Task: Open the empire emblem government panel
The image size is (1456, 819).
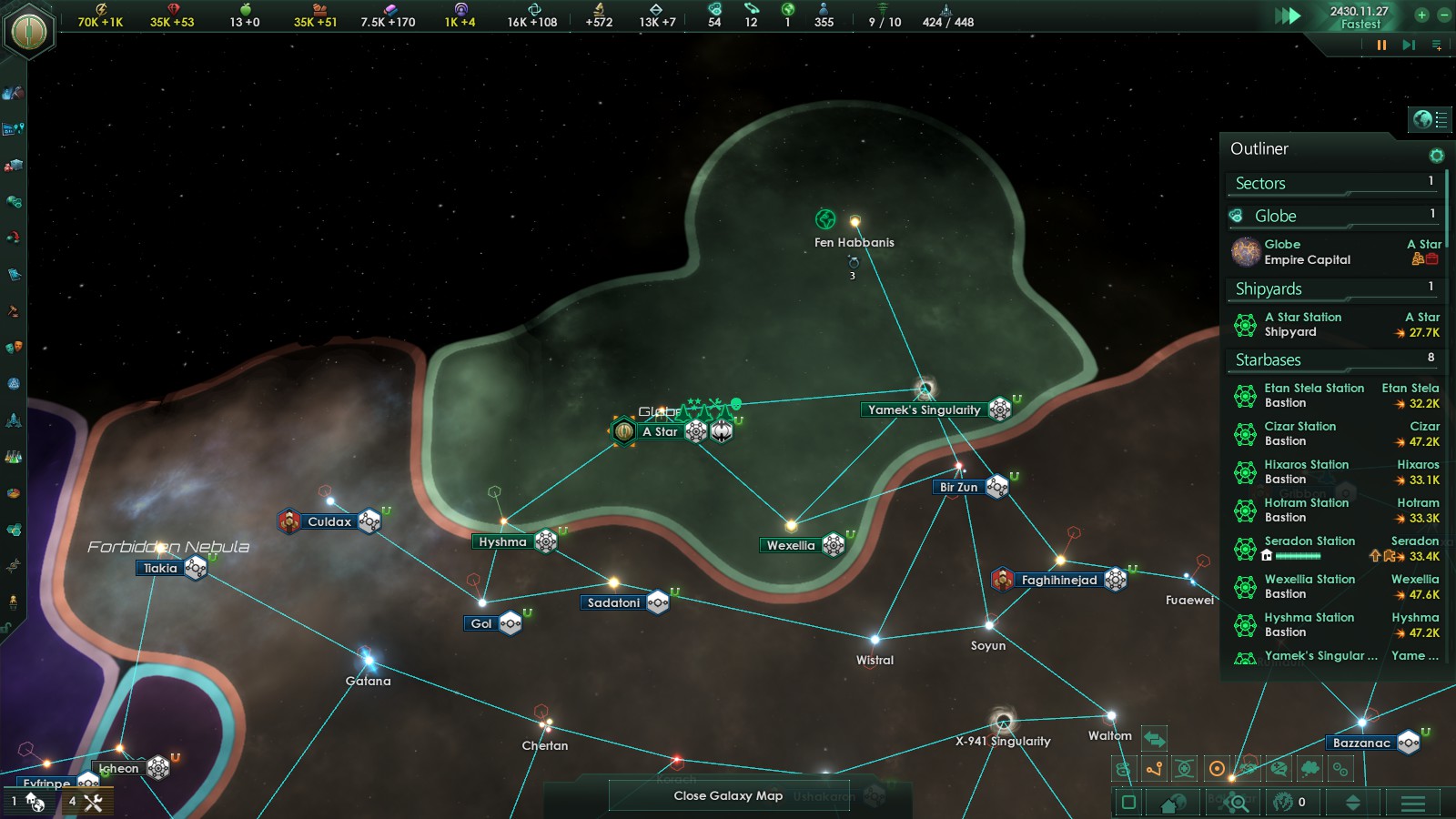Action: 29,30
